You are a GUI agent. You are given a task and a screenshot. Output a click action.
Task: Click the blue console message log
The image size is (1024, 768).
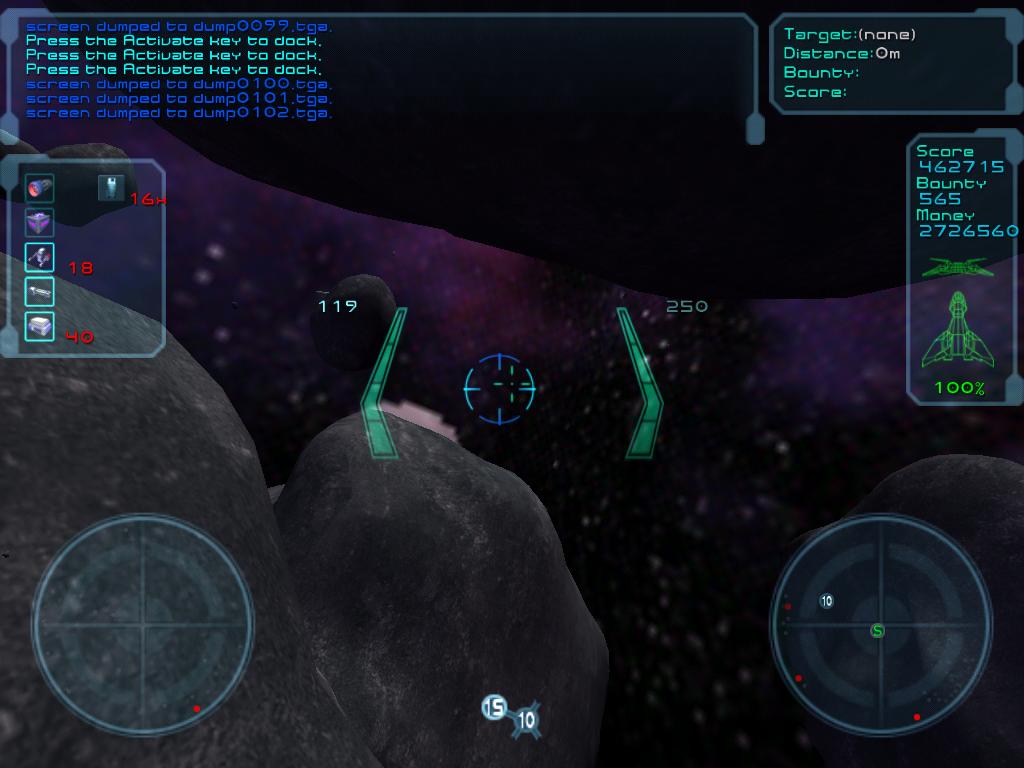180,70
